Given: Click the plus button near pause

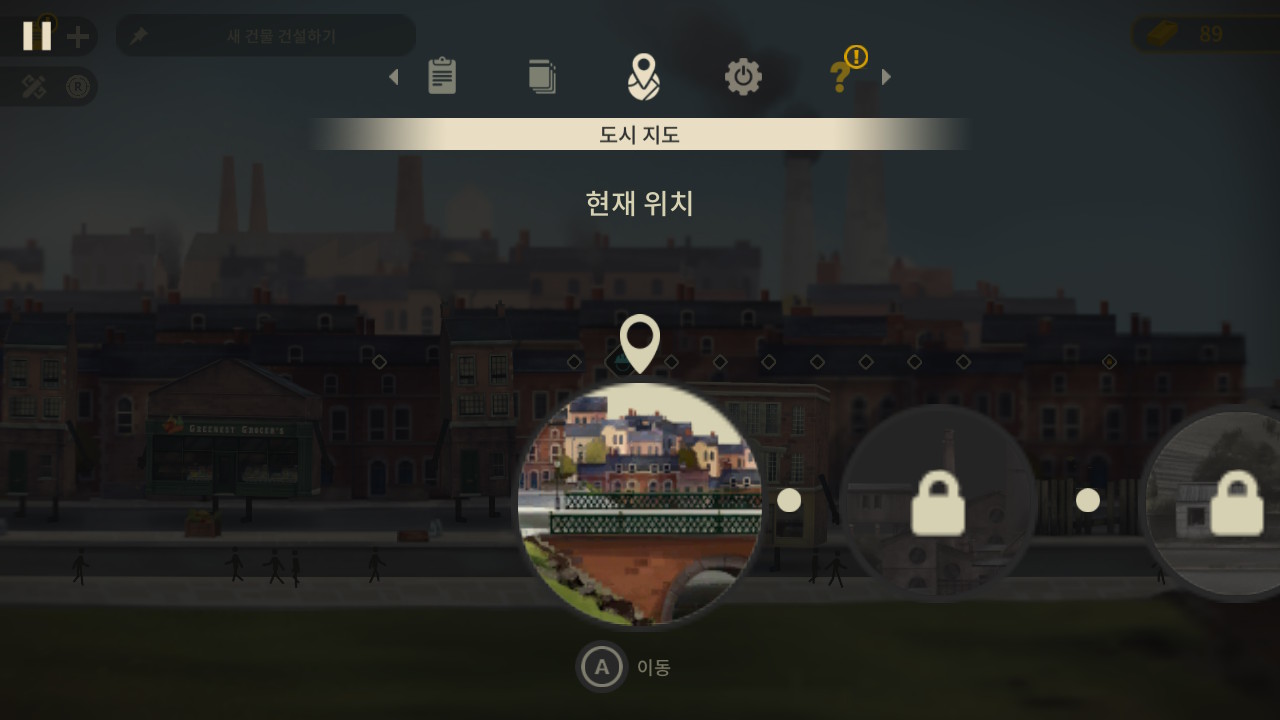Looking at the screenshot, I should click(76, 36).
